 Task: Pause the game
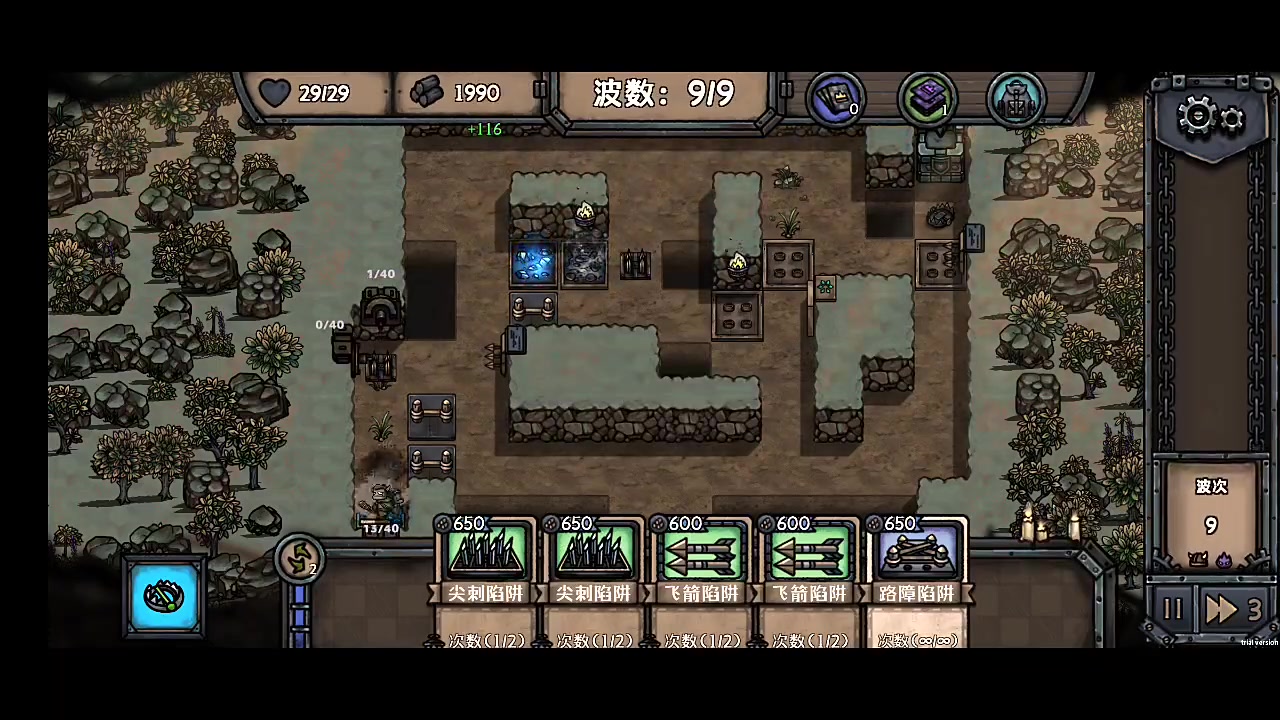1172,609
